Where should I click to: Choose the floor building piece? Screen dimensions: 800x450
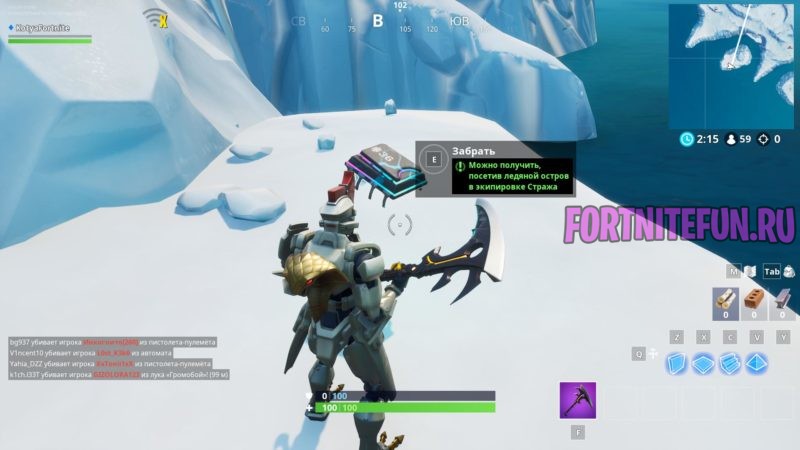(x=704, y=363)
